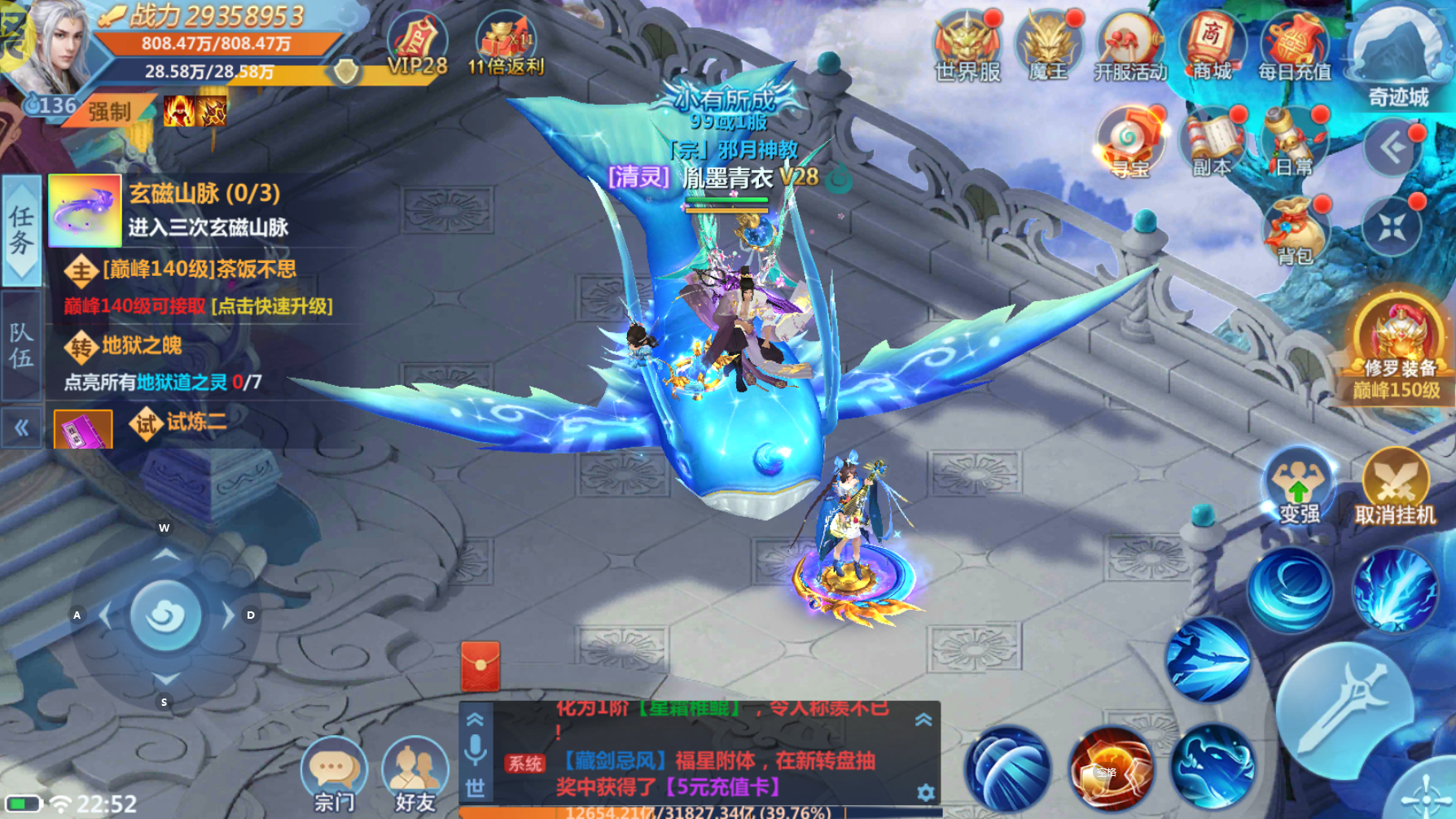Image resolution: width=1456 pixels, height=819 pixels.
Task: Open the 每日充值 daily recharge
Action: click(1294, 45)
